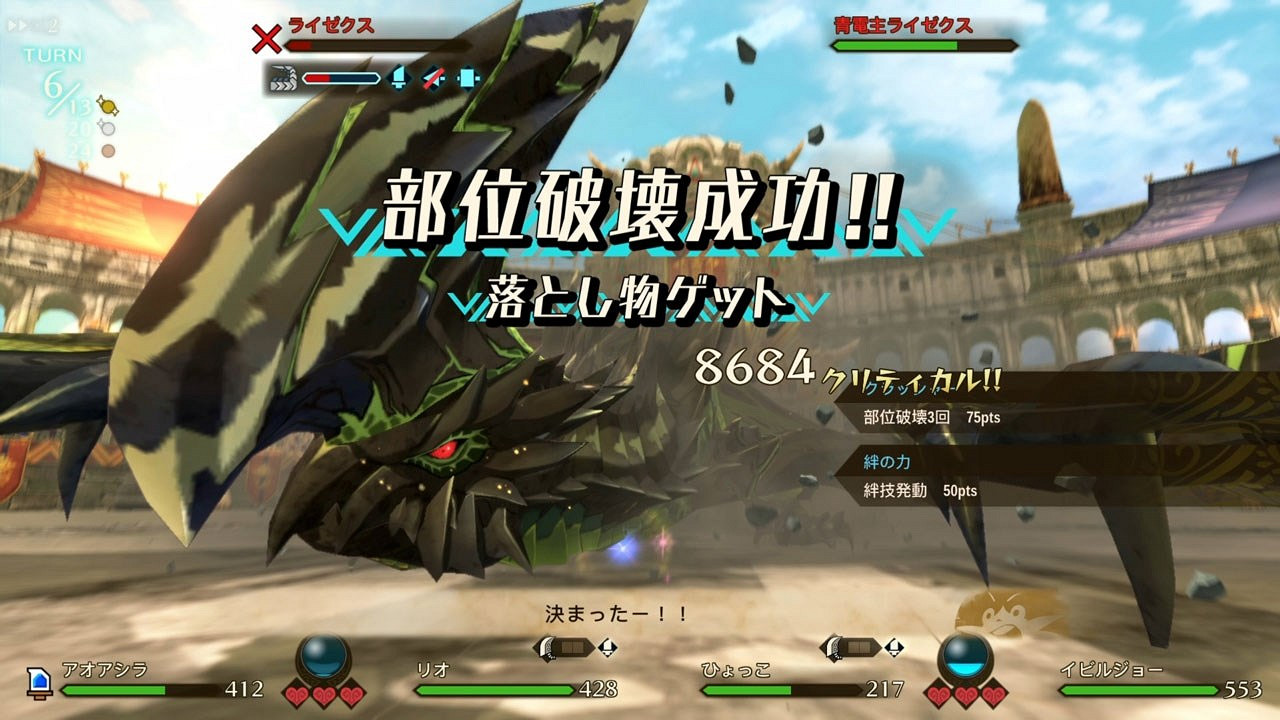
Task: Select the 青電主ライゼクス name banner
Action: [900, 27]
